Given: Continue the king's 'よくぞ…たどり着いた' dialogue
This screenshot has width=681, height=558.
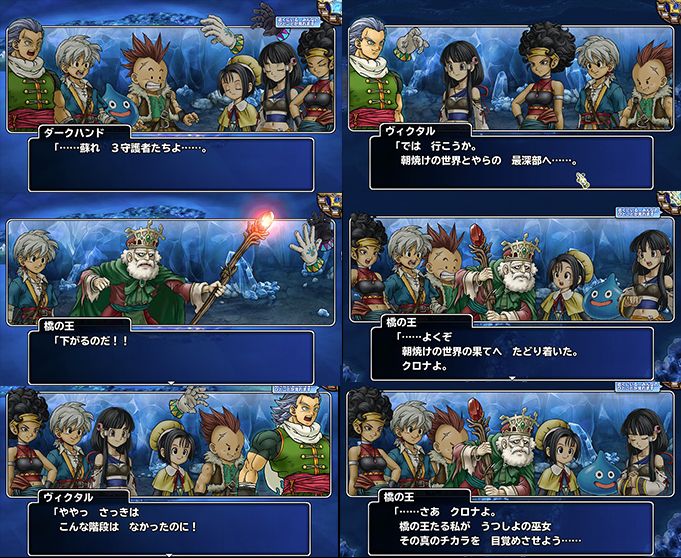Looking at the screenshot, I should tap(510, 350).
